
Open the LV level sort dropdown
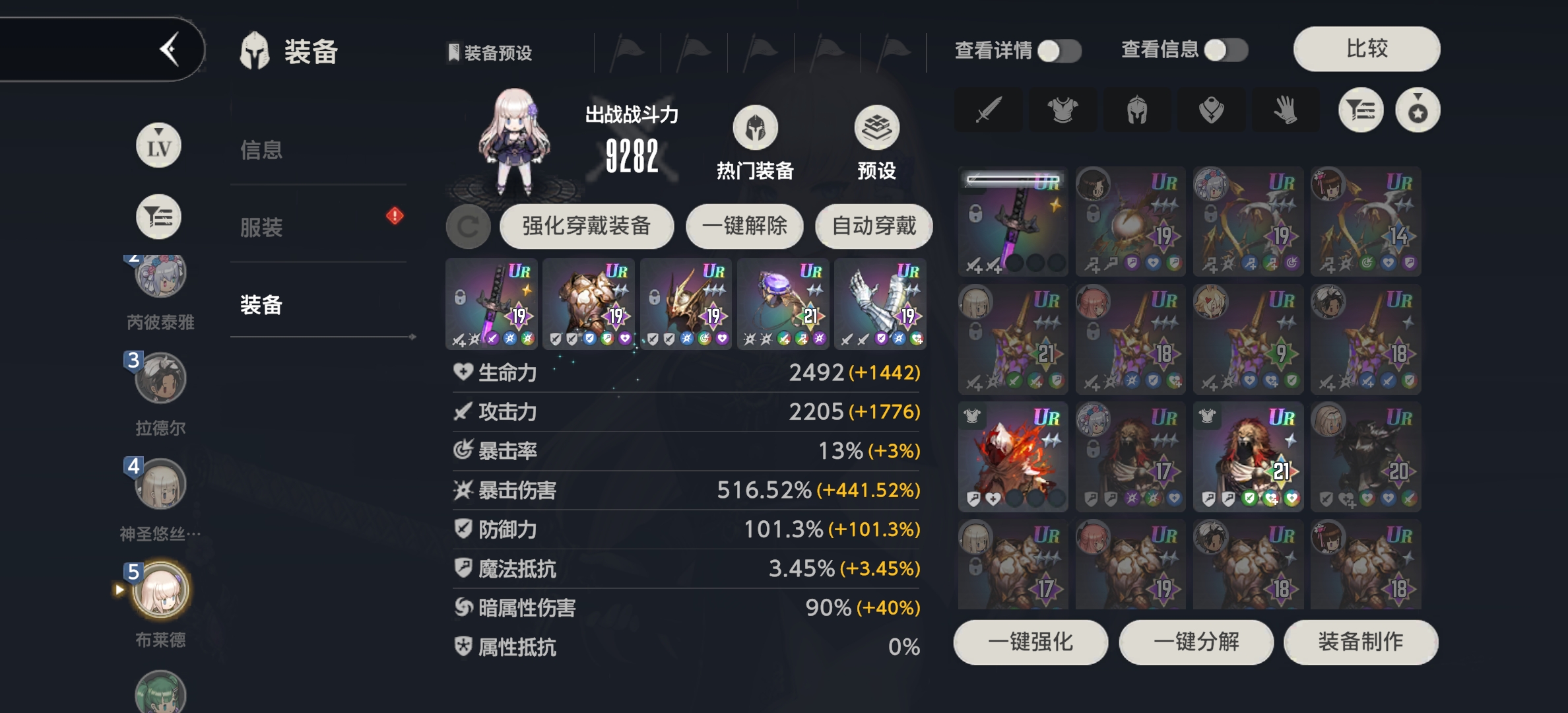pos(158,144)
